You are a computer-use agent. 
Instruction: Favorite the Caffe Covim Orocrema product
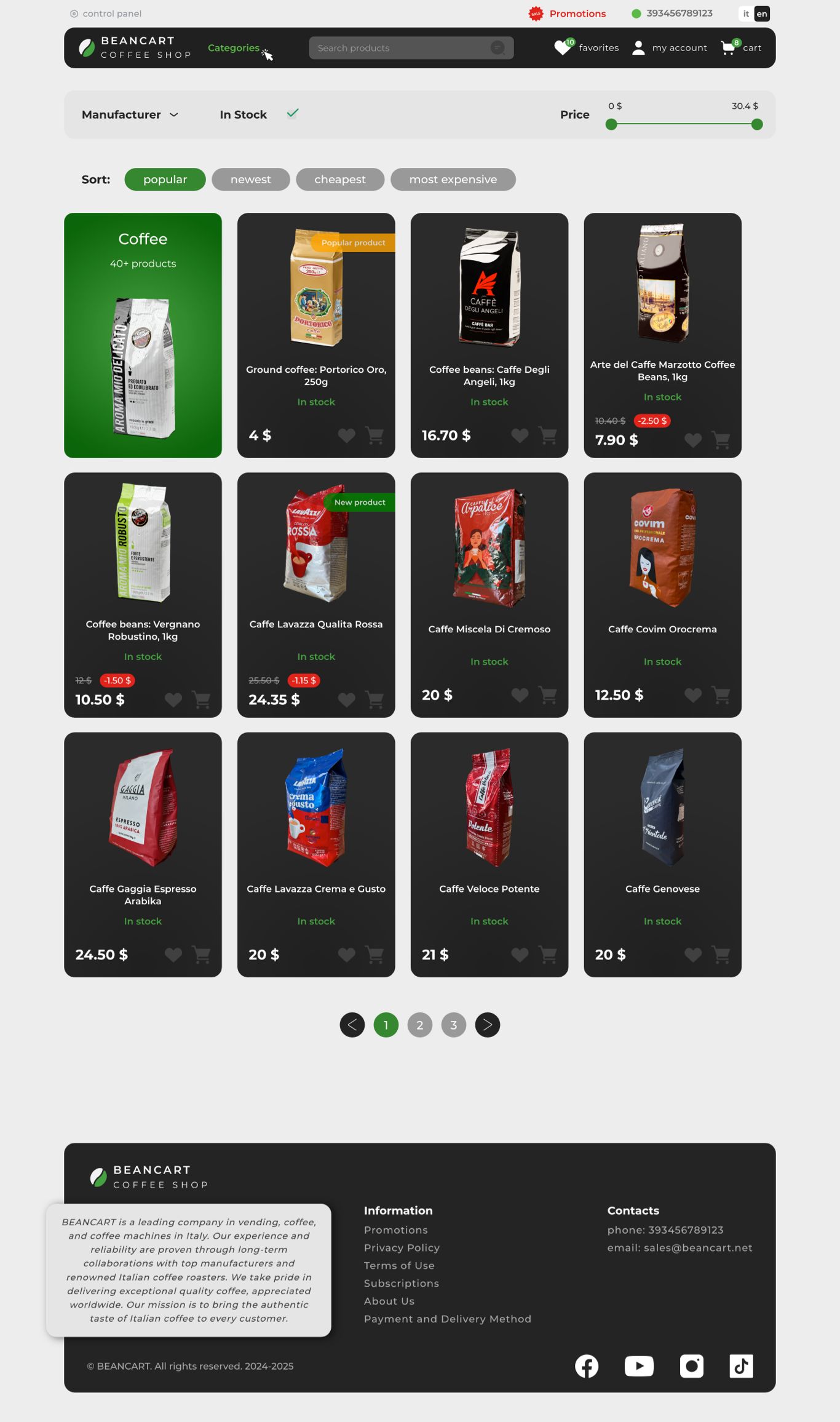coord(693,695)
